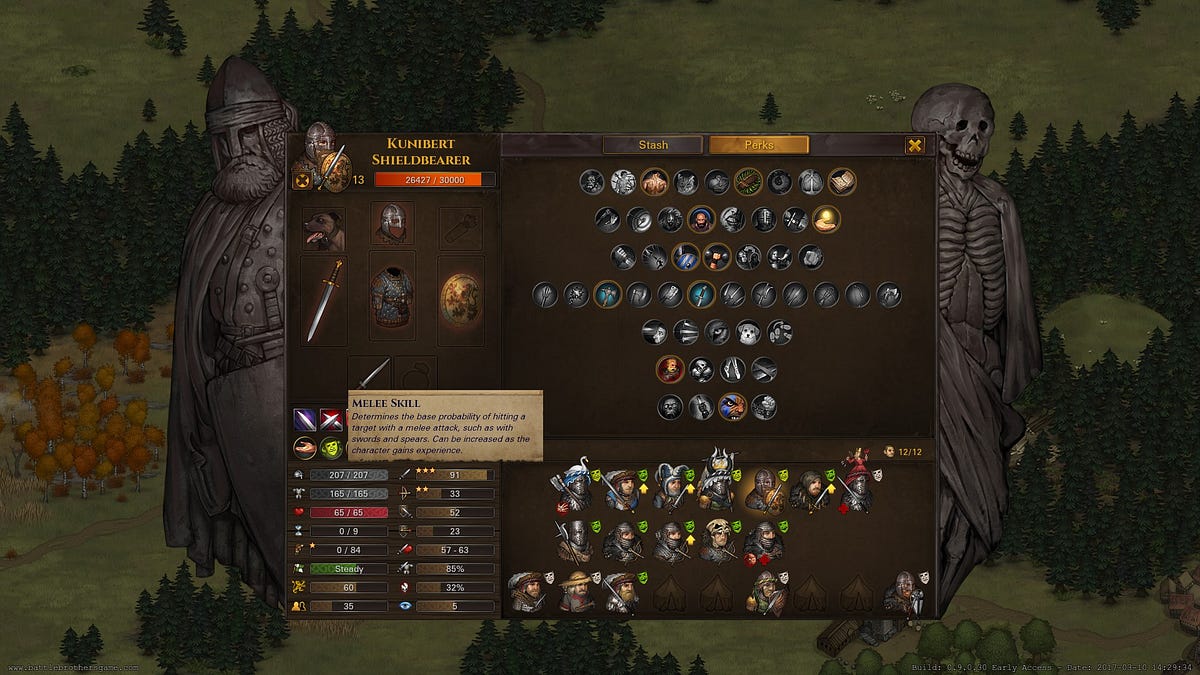Click the scale body armor slot
Viewport: 1200px width, 675px height.
392,298
